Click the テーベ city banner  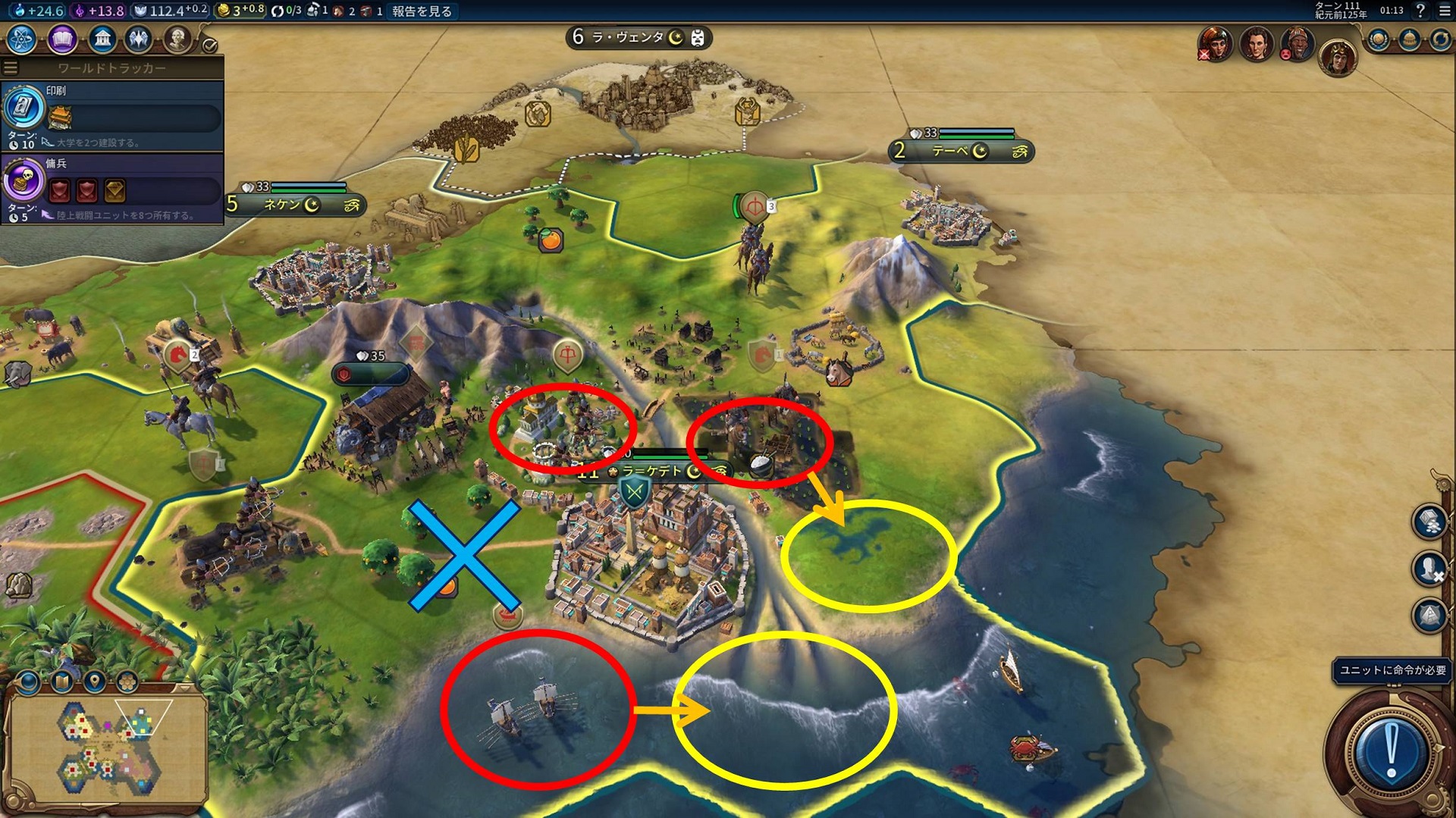tap(960, 151)
